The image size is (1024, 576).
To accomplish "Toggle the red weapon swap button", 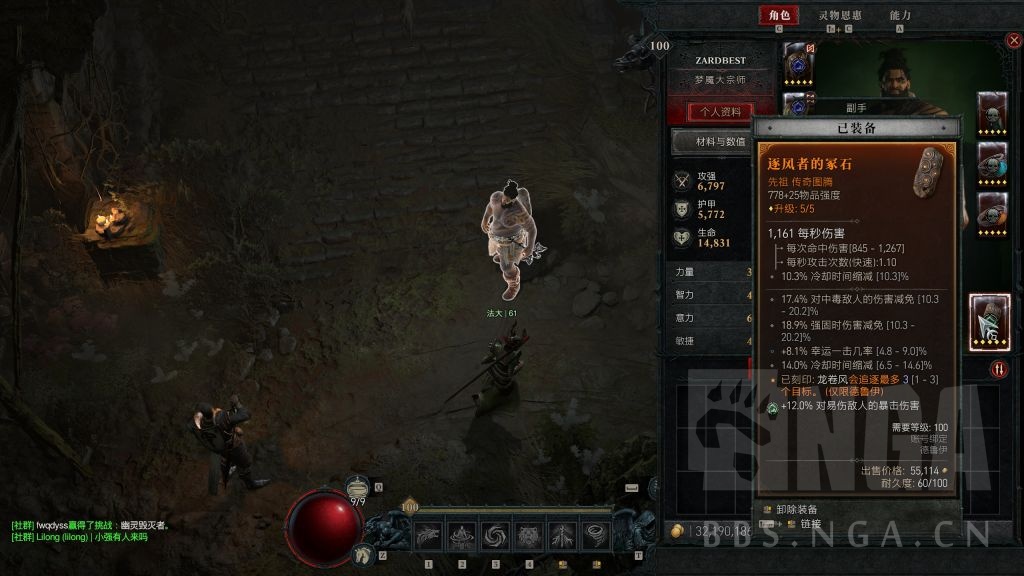I will click(x=999, y=370).
